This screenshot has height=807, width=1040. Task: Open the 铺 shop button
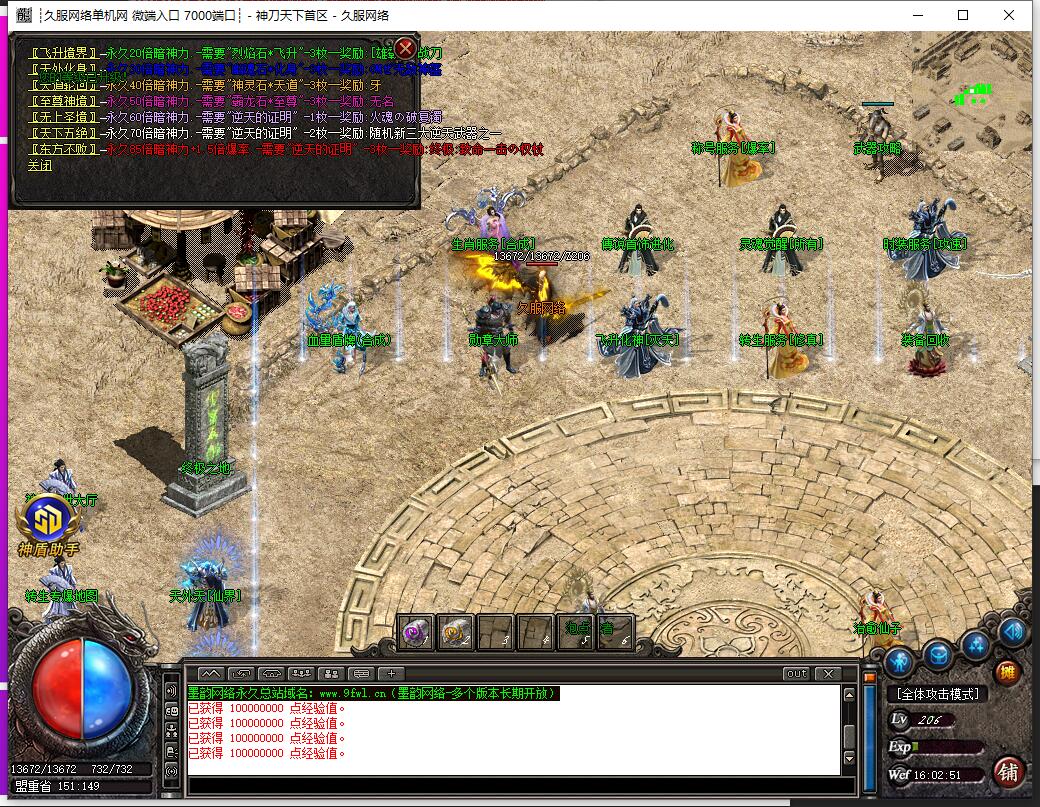pyautogui.click(x=1008, y=771)
